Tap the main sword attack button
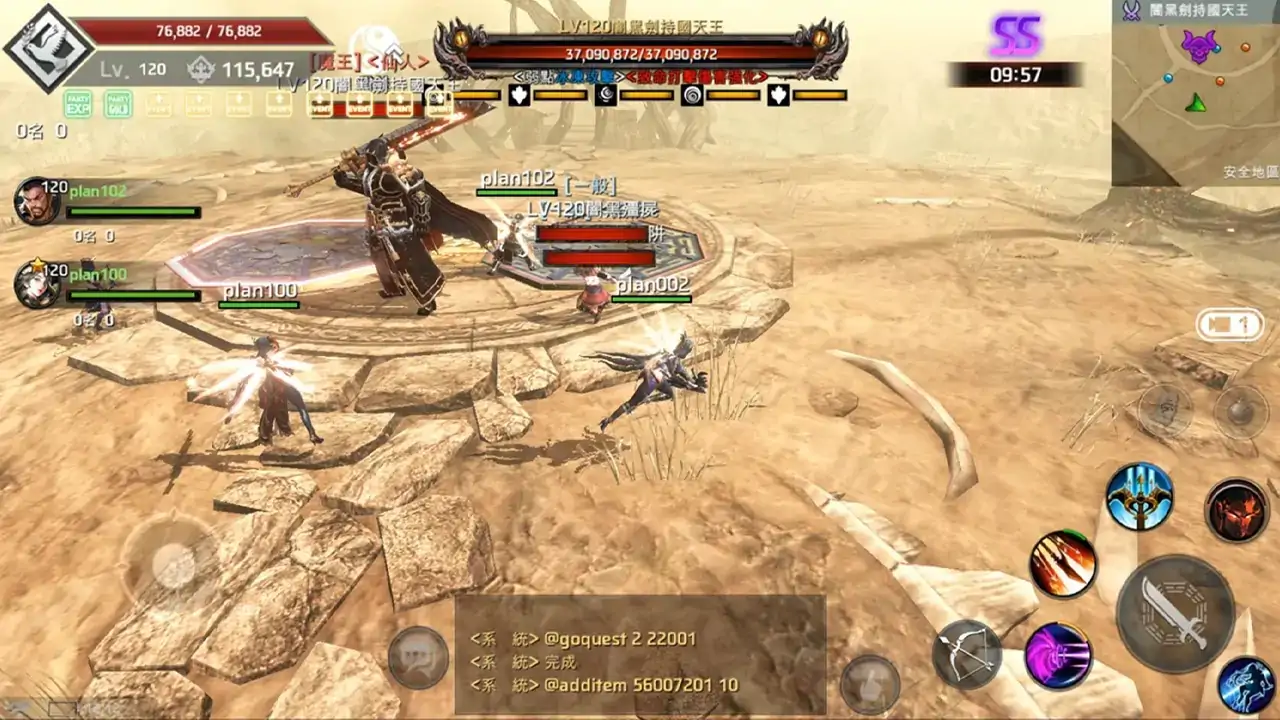1280x720 pixels. [x=1175, y=613]
